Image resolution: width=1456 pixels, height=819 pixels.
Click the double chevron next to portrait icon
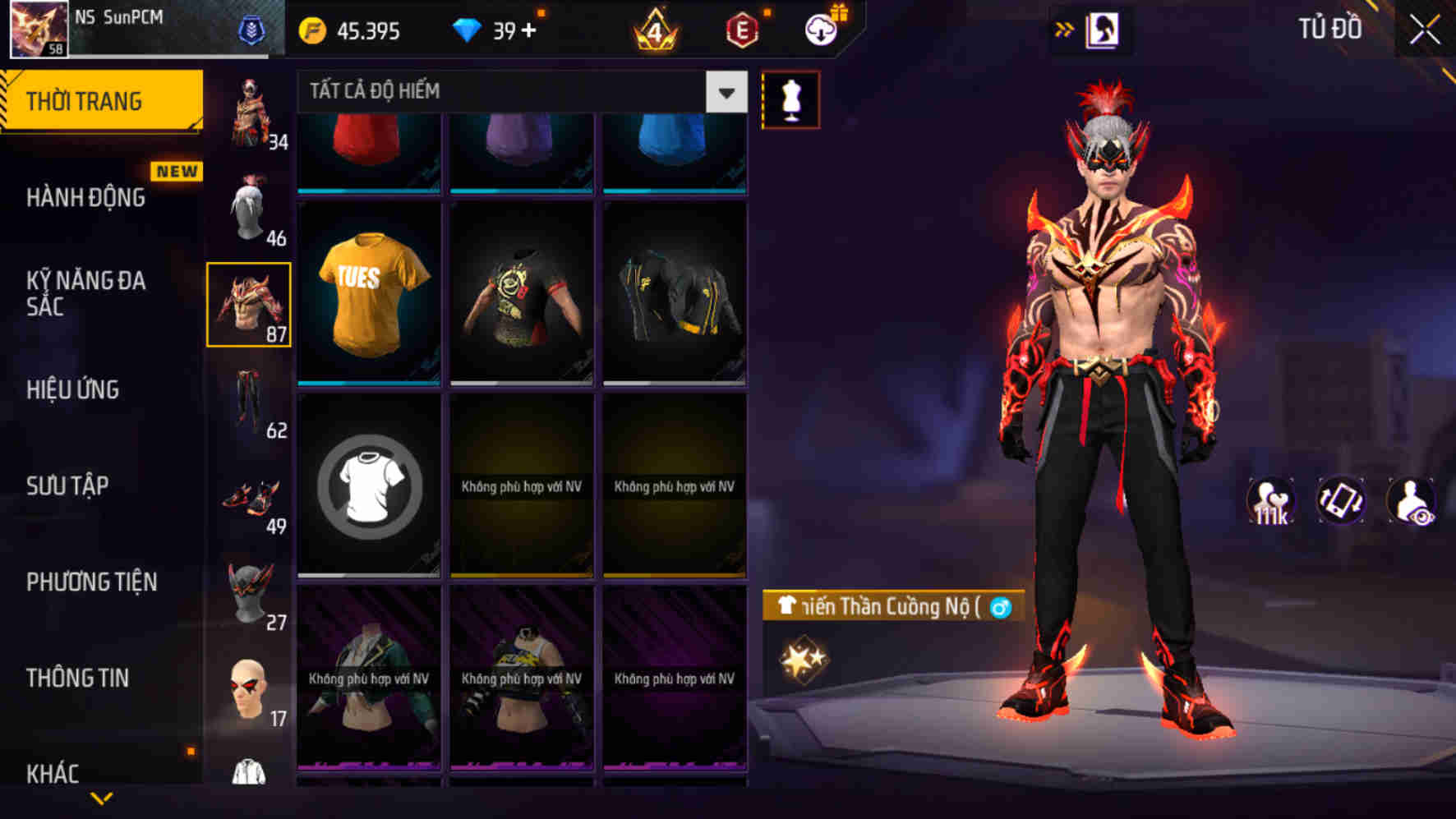click(1066, 27)
